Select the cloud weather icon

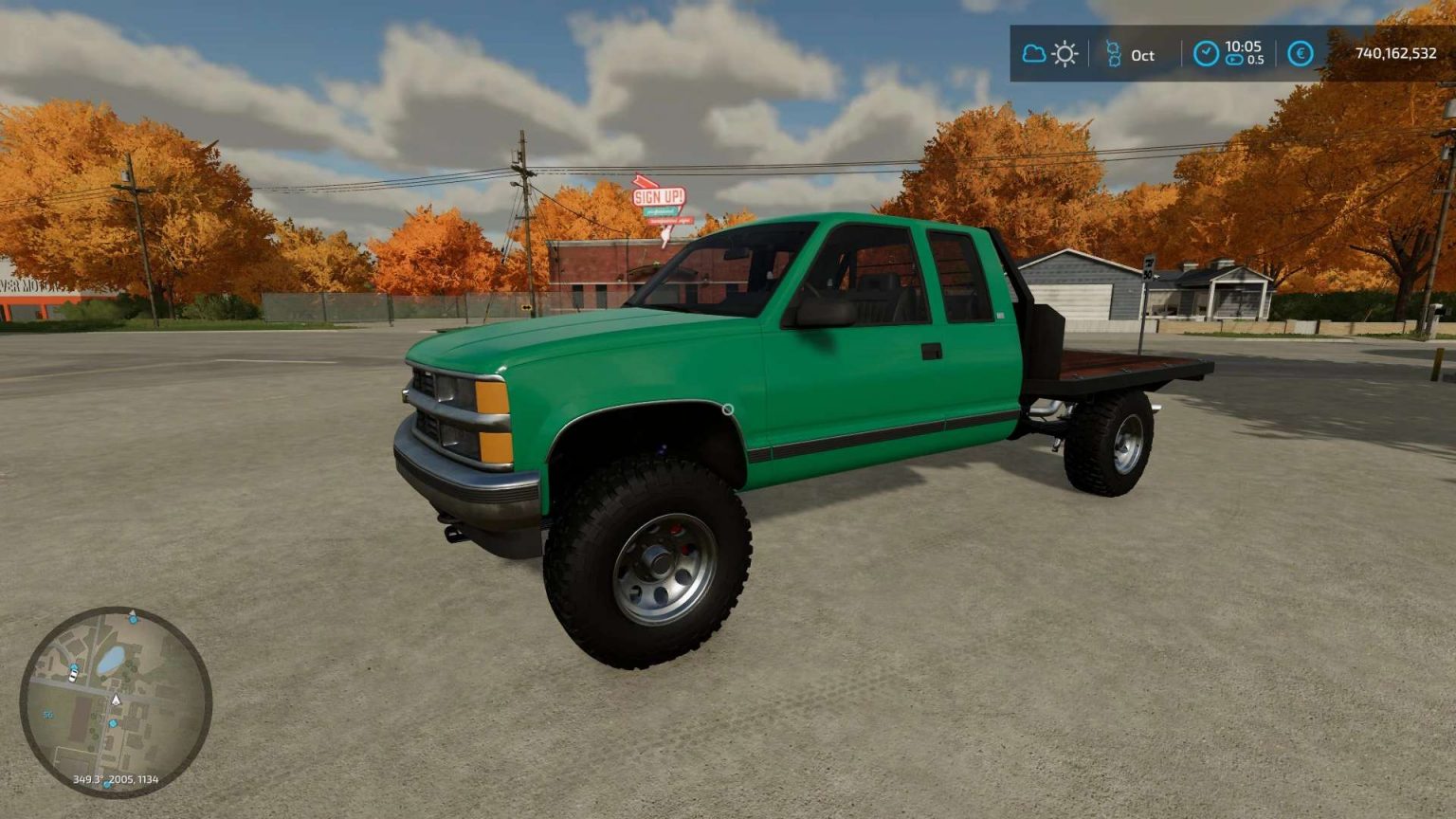coord(1034,52)
